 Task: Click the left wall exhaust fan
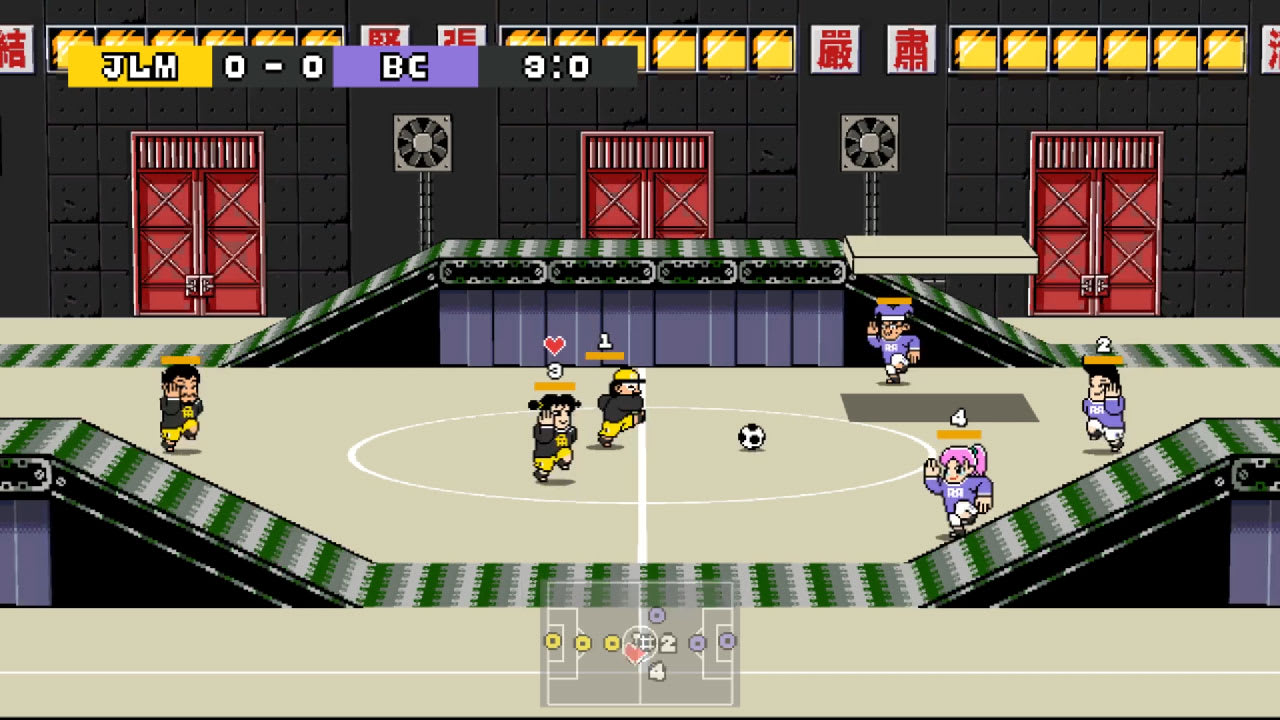click(x=420, y=140)
